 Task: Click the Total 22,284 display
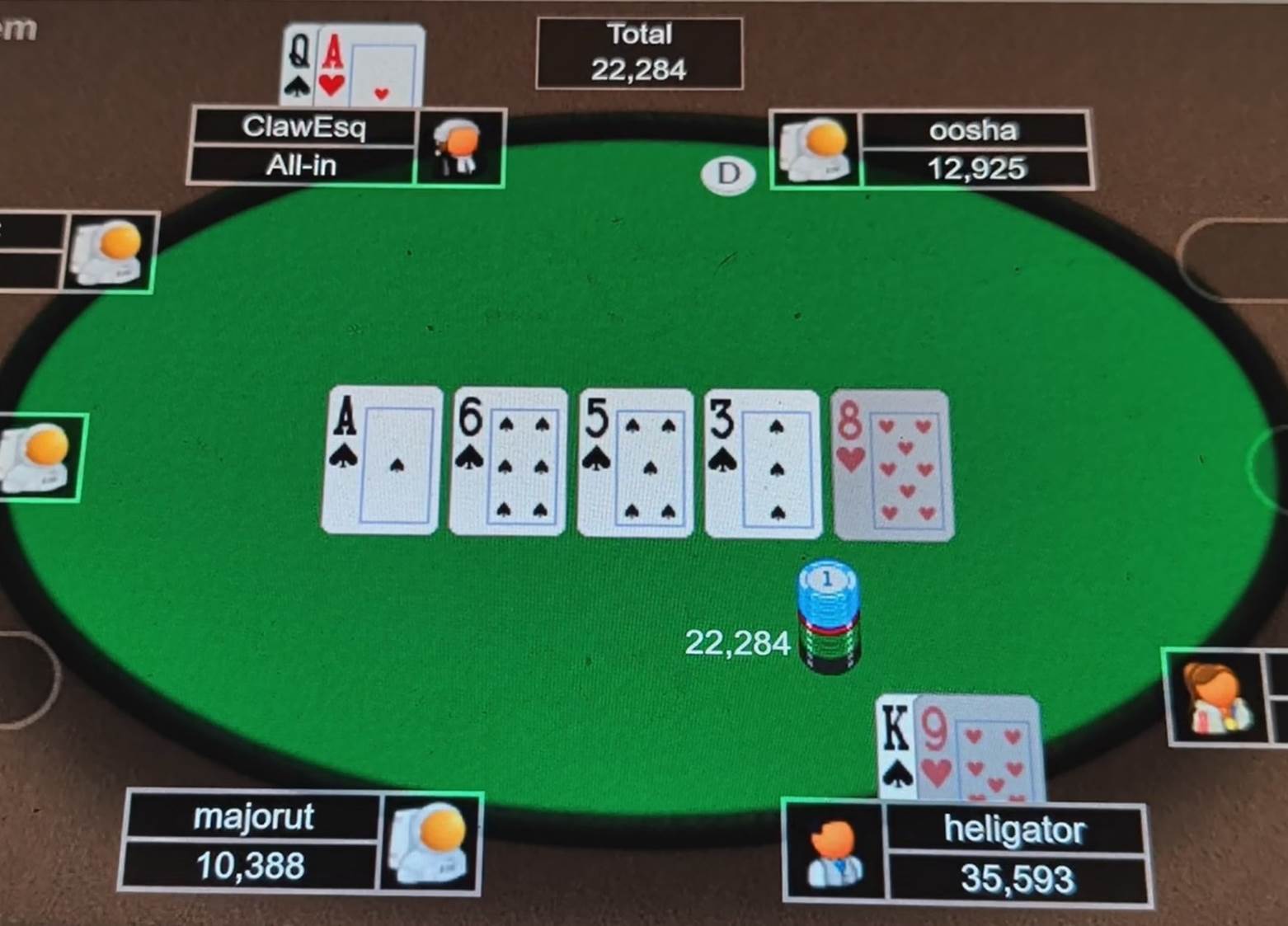pos(639,52)
